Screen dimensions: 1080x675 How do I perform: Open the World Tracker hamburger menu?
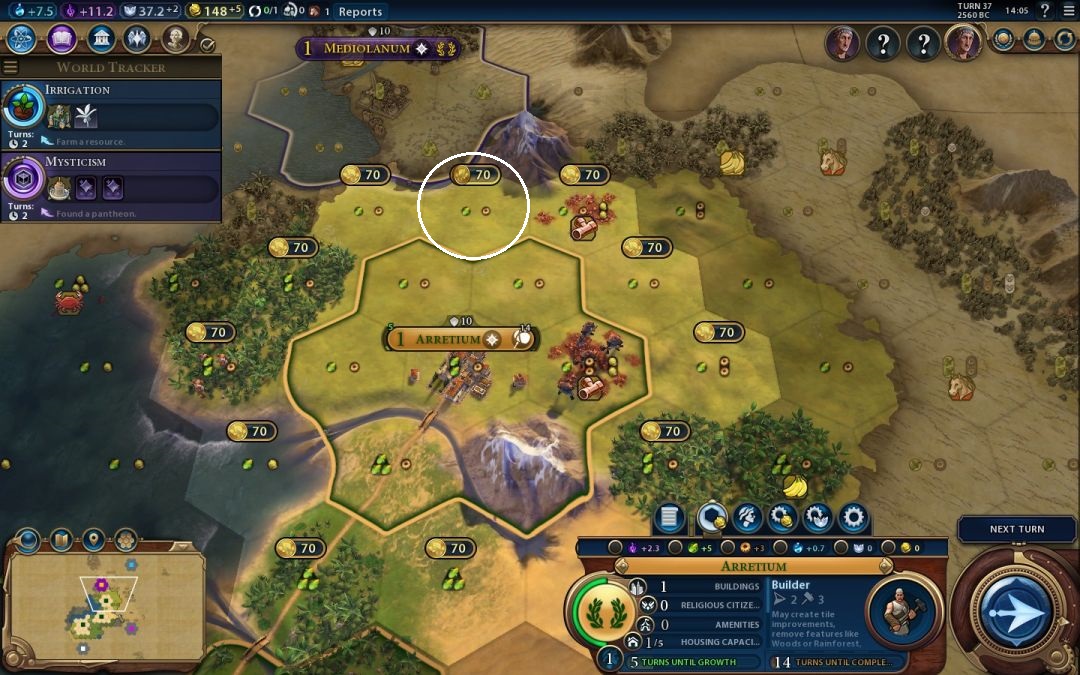click(x=11, y=67)
